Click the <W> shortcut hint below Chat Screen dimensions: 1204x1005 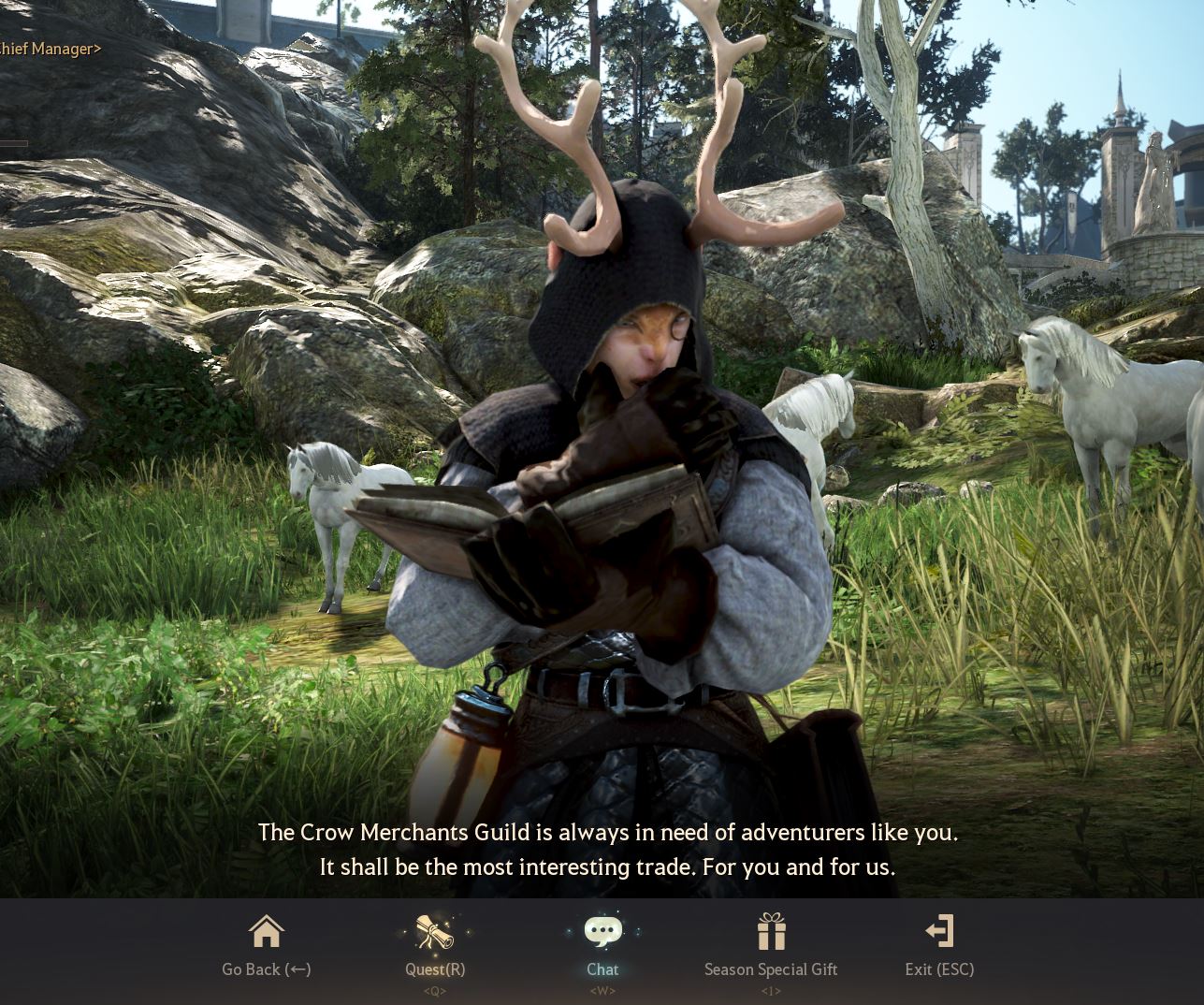pyautogui.click(x=602, y=991)
